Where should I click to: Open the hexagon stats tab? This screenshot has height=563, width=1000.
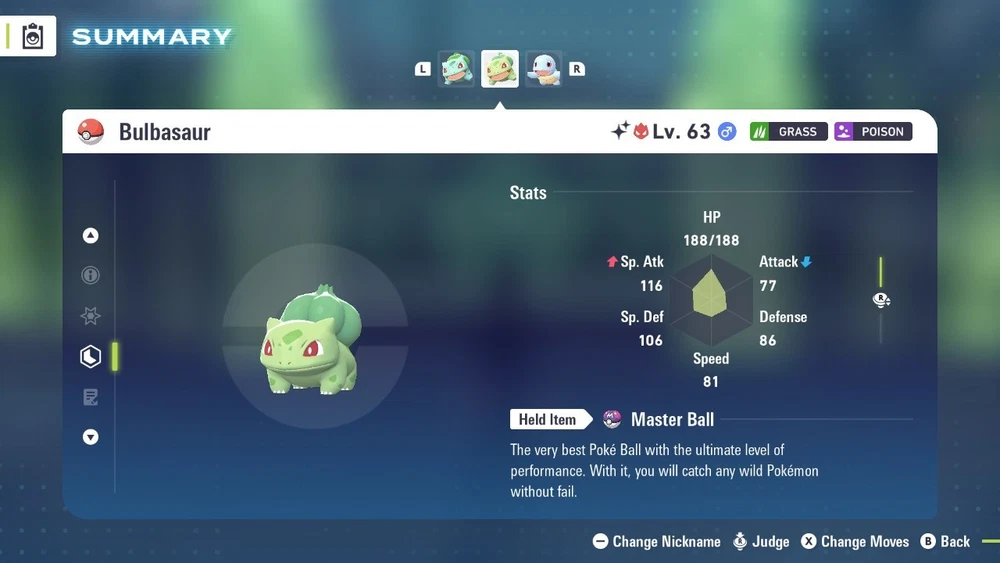[x=91, y=357]
